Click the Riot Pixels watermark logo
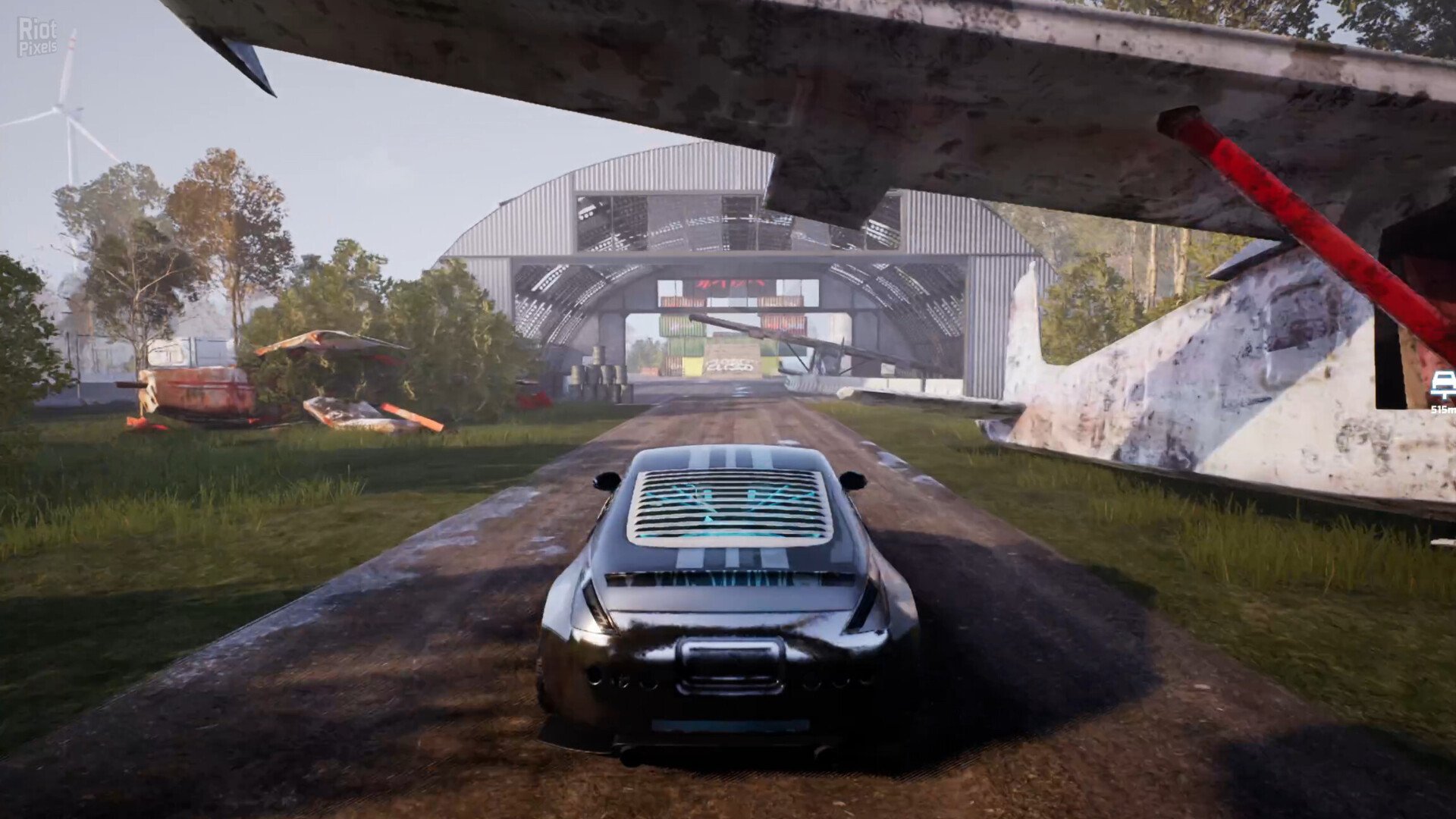The height and width of the screenshot is (819, 1456). (x=37, y=36)
